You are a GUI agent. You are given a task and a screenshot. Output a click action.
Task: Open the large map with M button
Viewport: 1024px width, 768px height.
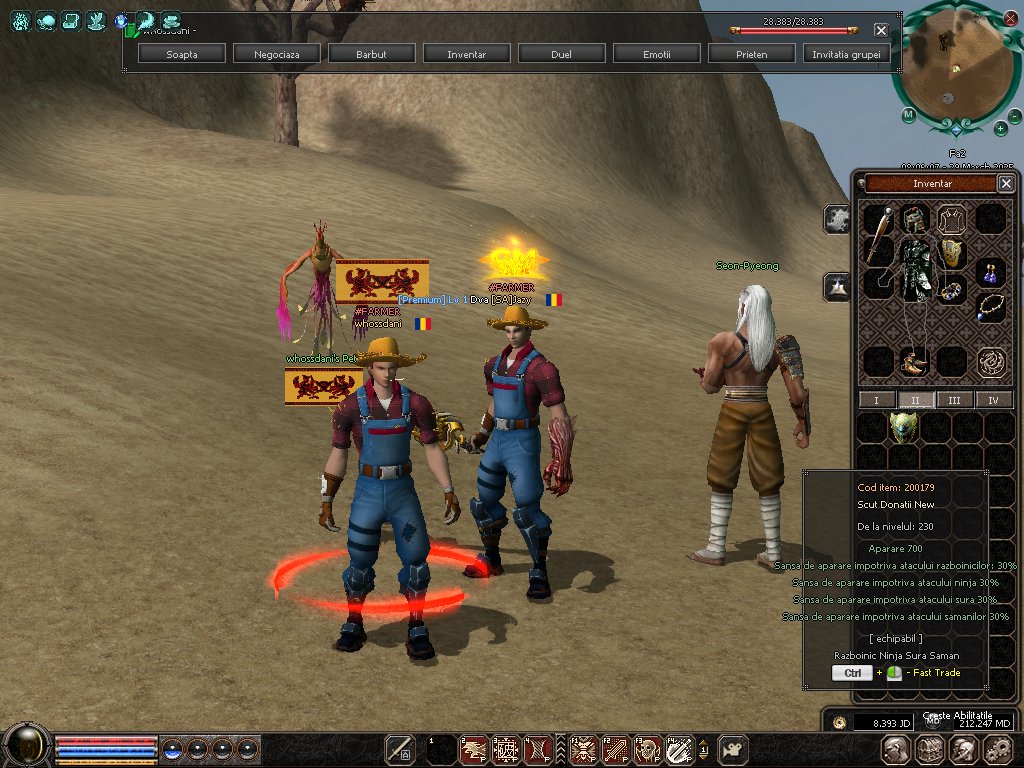(x=908, y=115)
